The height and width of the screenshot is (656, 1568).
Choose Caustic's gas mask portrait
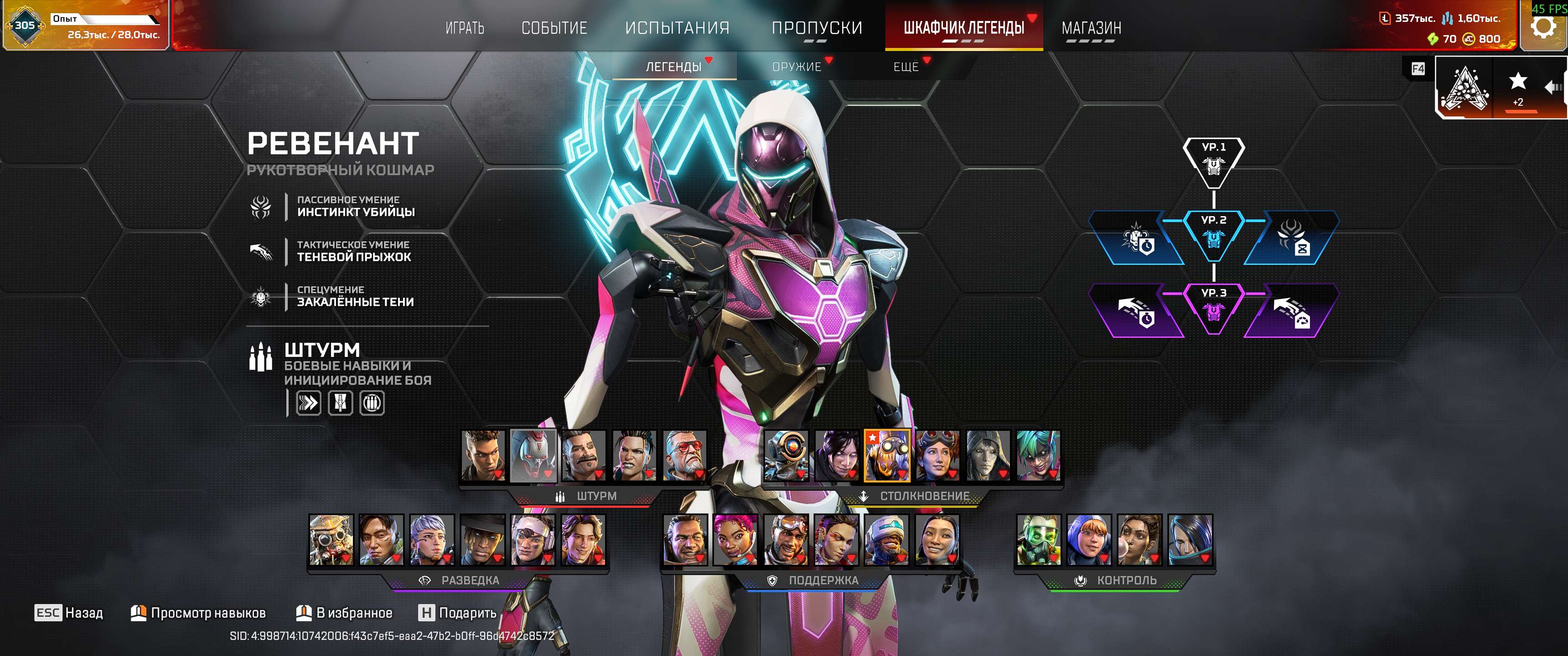coord(1038,540)
